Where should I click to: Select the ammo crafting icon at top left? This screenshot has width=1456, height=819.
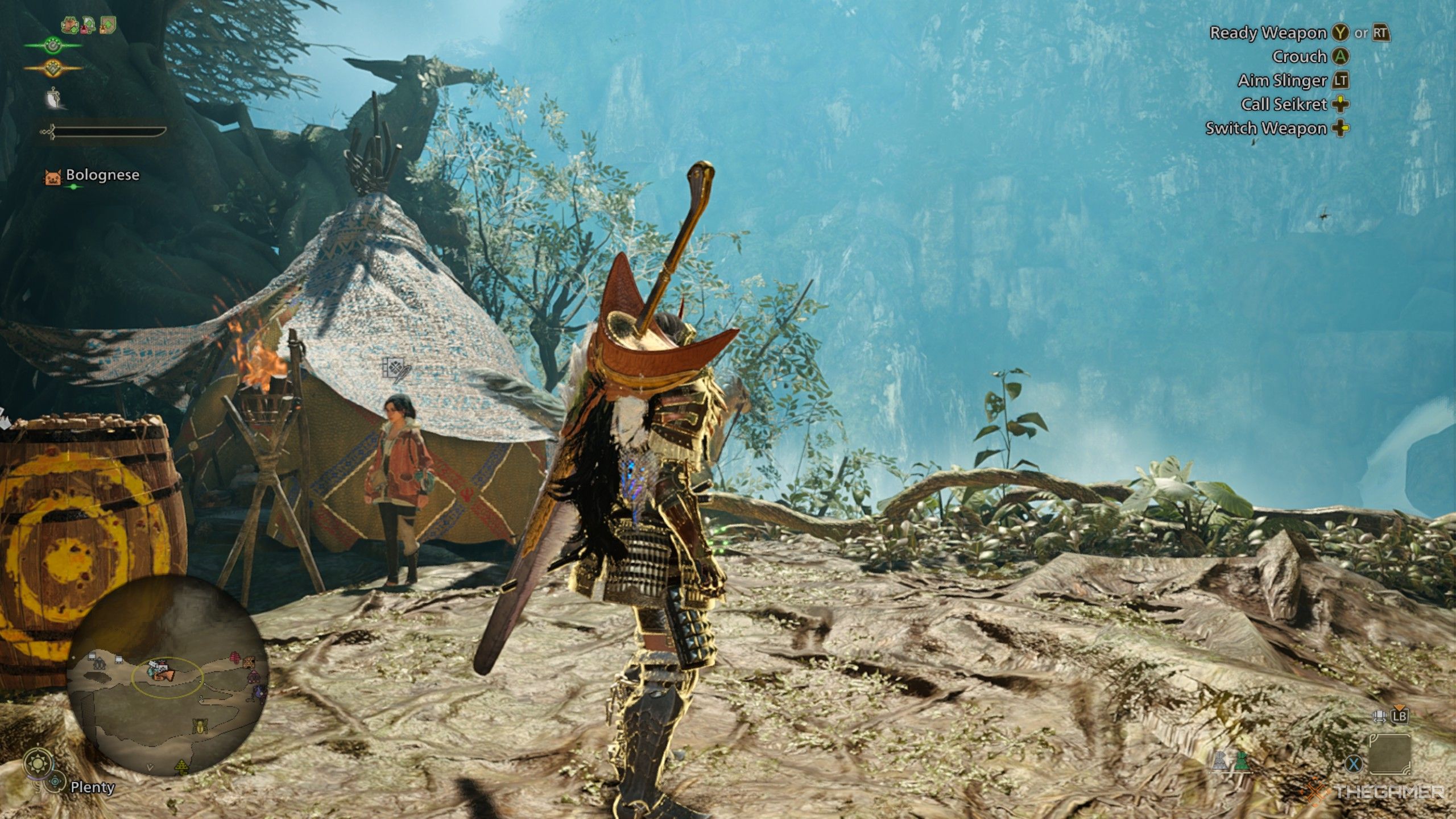click(x=88, y=25)
